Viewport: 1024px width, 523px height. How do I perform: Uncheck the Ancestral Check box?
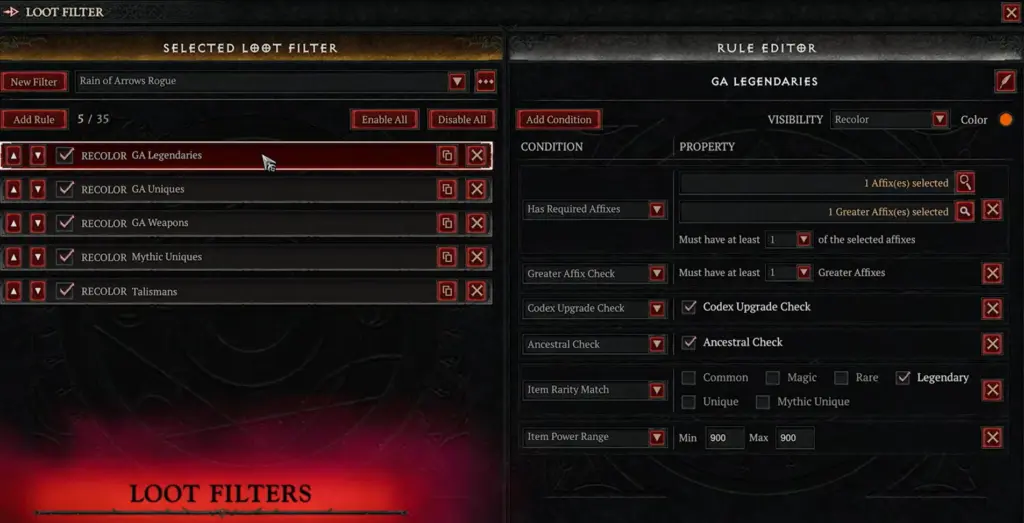click(689, 343)
